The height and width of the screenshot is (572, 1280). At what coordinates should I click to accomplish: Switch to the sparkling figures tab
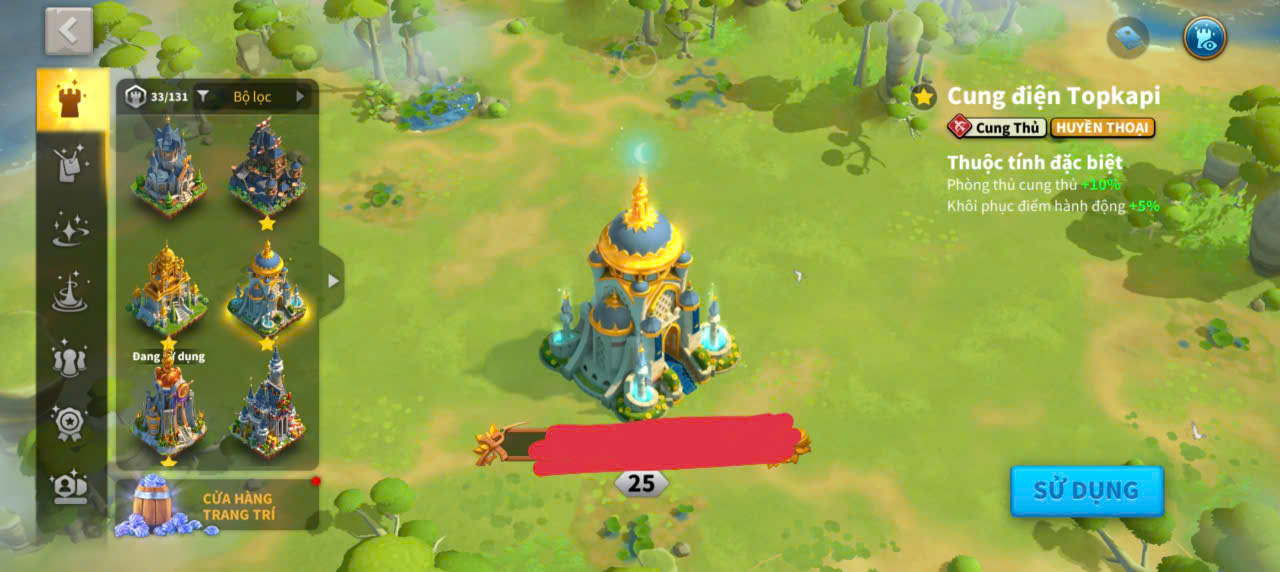(x=70, y=358)
